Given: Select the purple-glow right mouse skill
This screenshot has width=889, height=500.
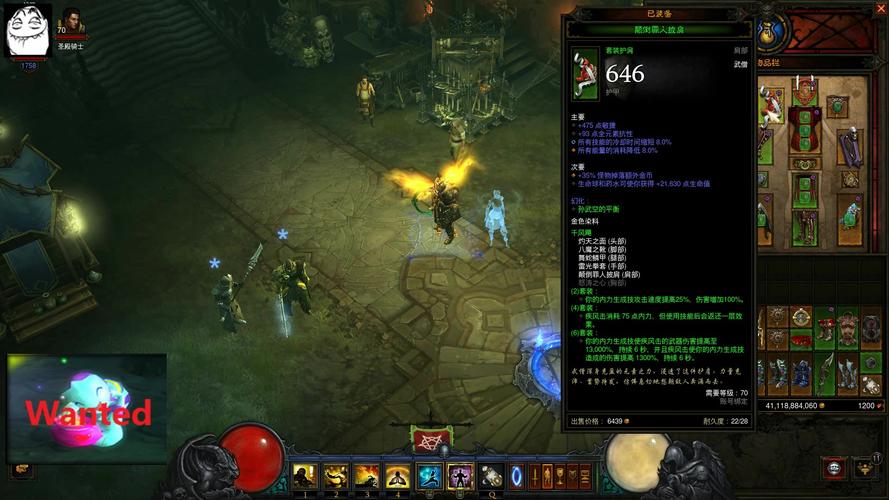Looking at the screenshot, I should pos(460,476).
